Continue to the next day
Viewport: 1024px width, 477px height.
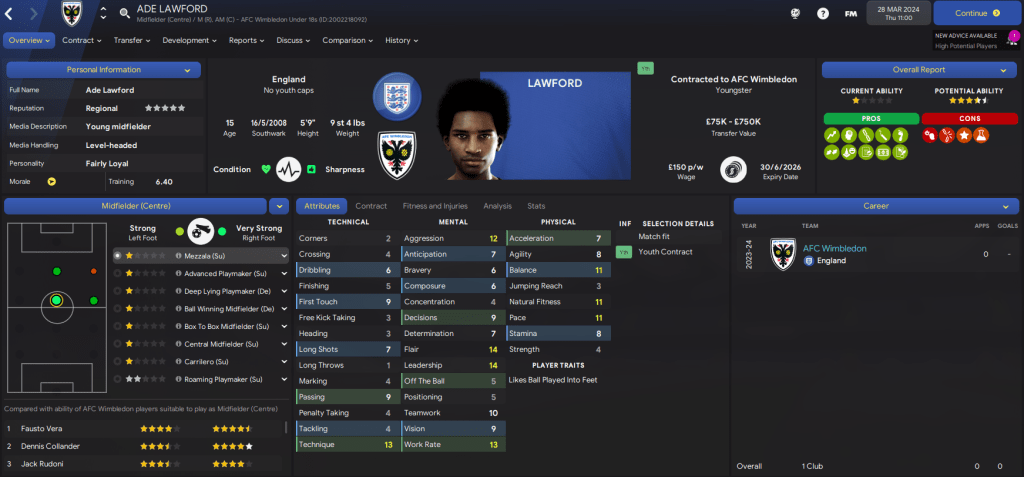pyautogui.click(x=977, y=14)
